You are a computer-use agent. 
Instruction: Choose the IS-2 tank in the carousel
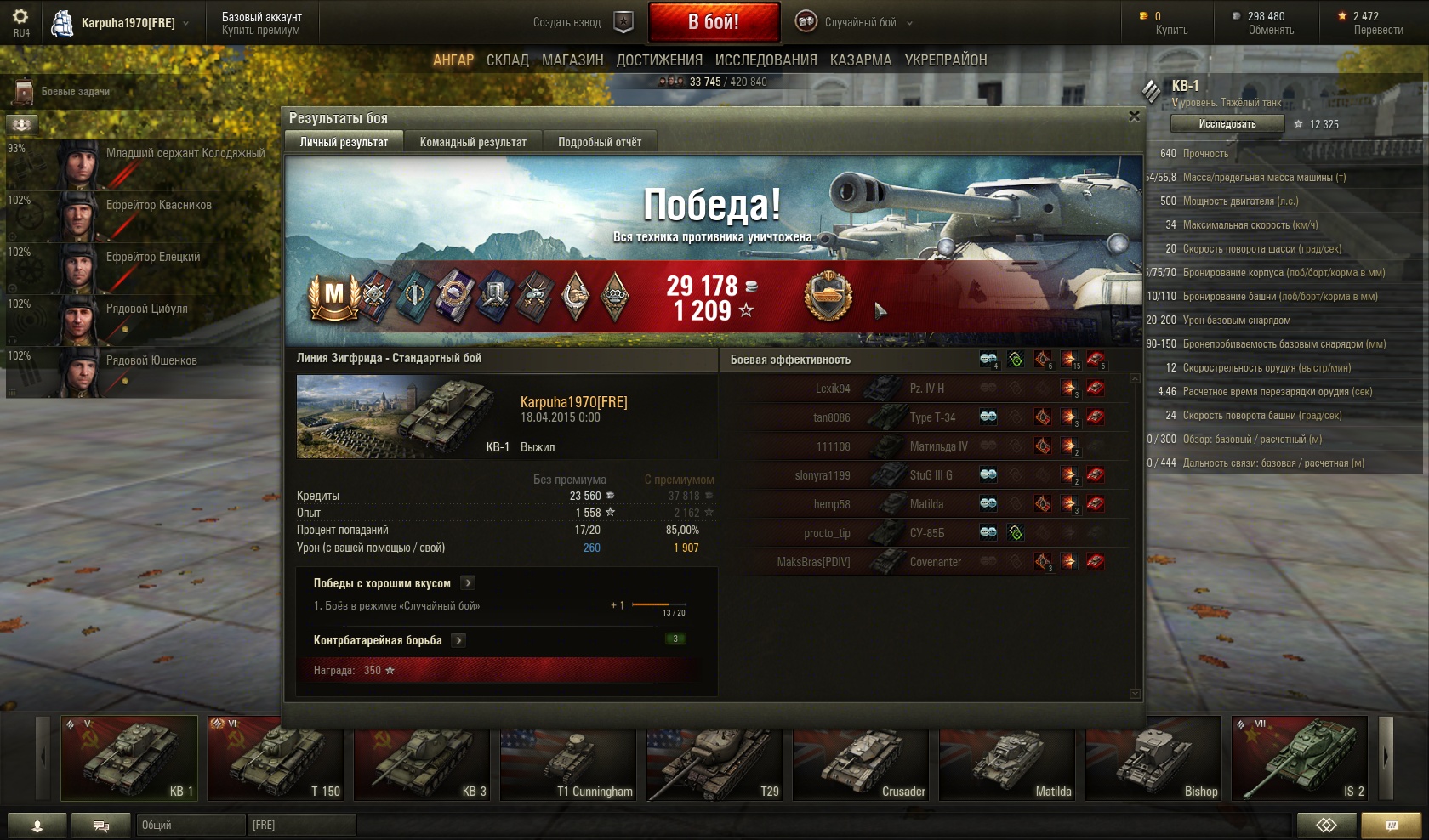[1300, 758]
